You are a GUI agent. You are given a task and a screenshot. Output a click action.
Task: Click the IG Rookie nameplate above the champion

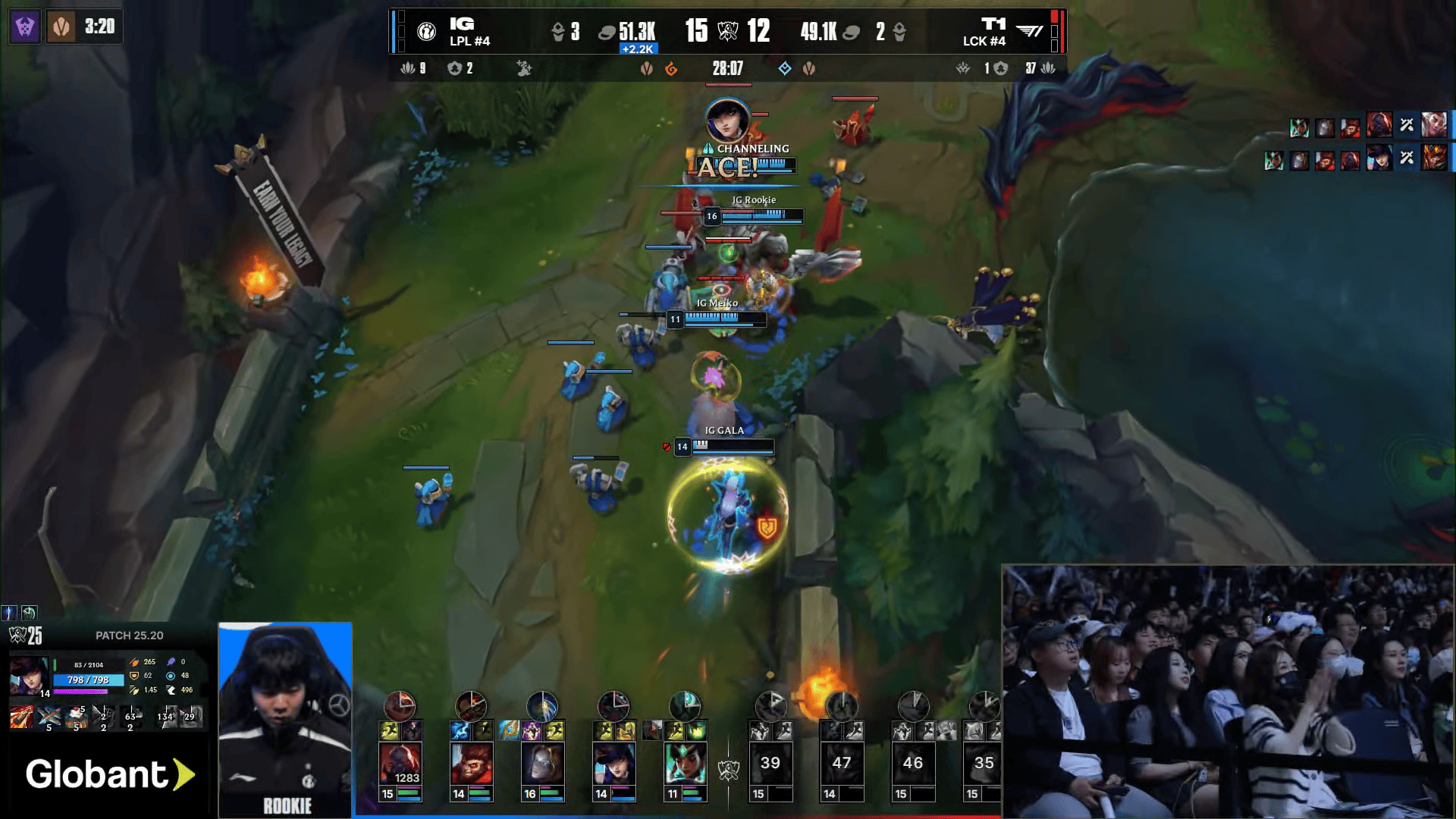tap(753, 200)
